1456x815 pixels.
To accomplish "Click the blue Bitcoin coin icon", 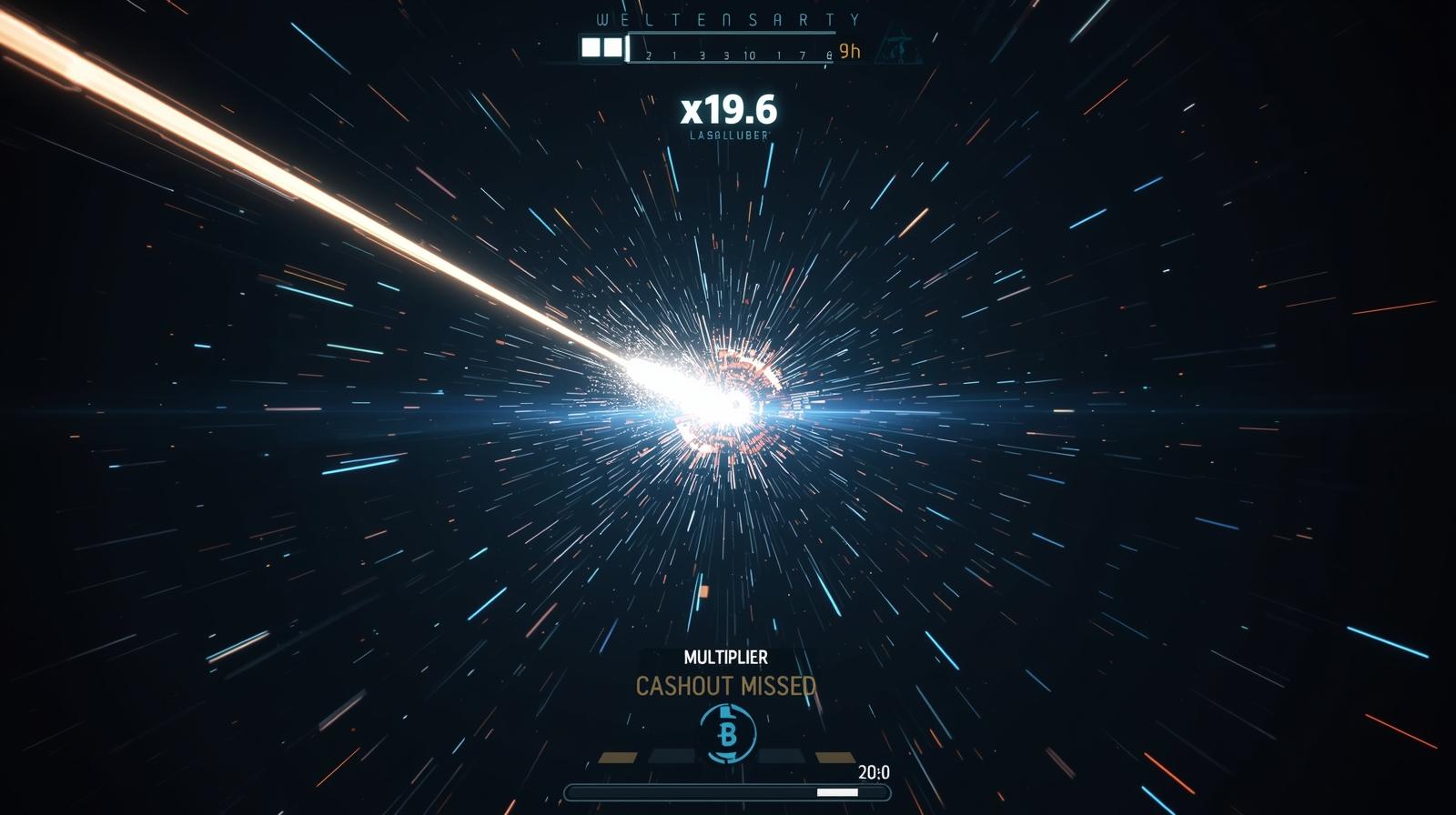I will [x=727, y=733].
